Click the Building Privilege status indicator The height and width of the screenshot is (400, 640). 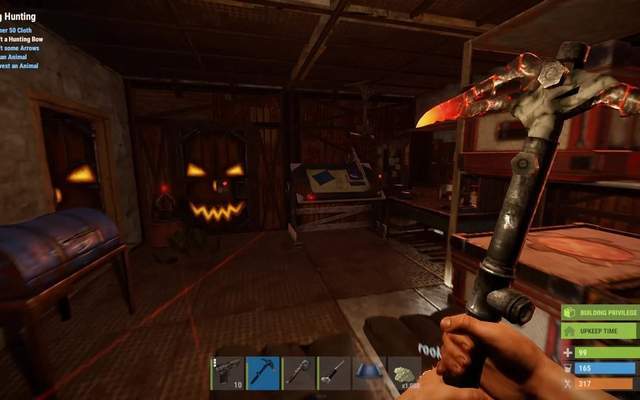coord(600,313)
